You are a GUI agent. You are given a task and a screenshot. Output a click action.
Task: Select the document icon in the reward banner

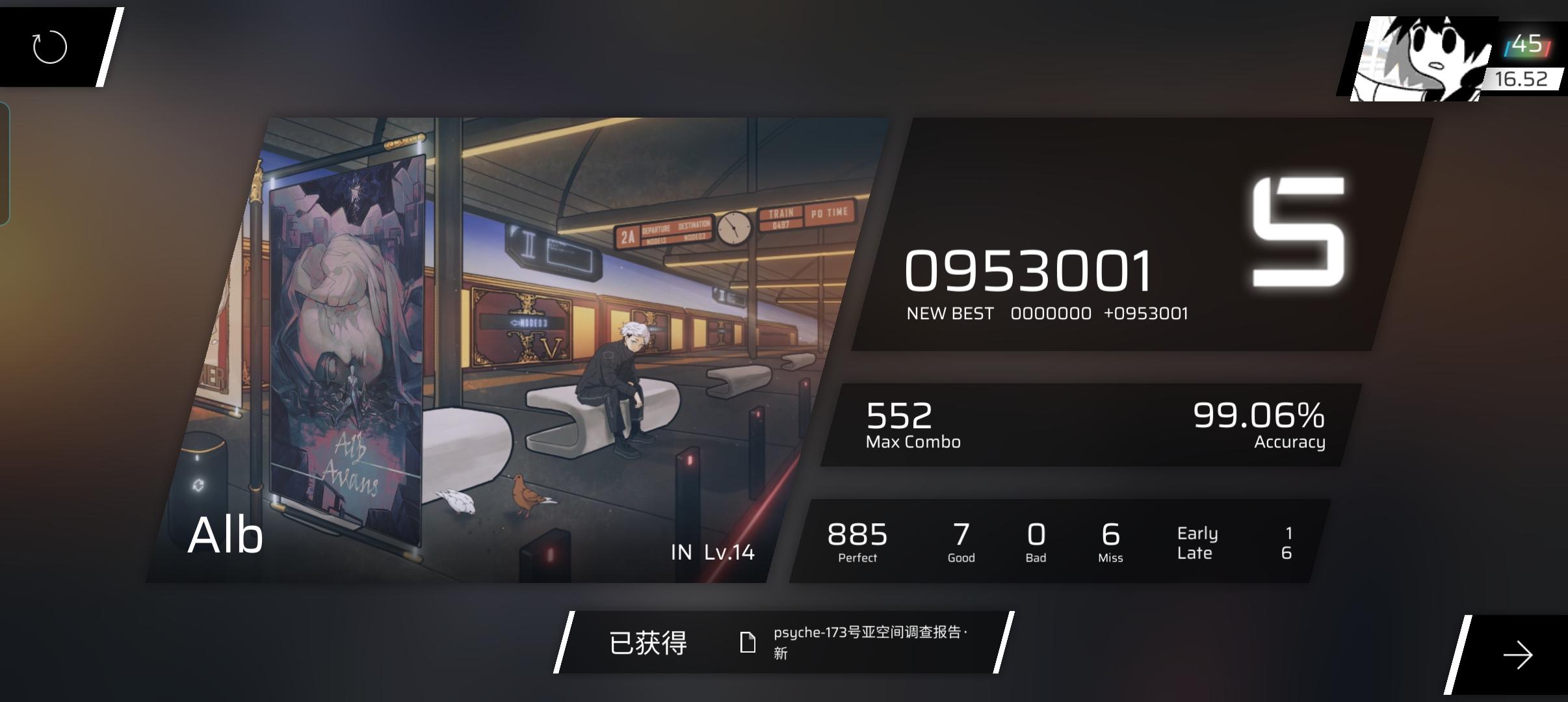(x=749, y=642)
